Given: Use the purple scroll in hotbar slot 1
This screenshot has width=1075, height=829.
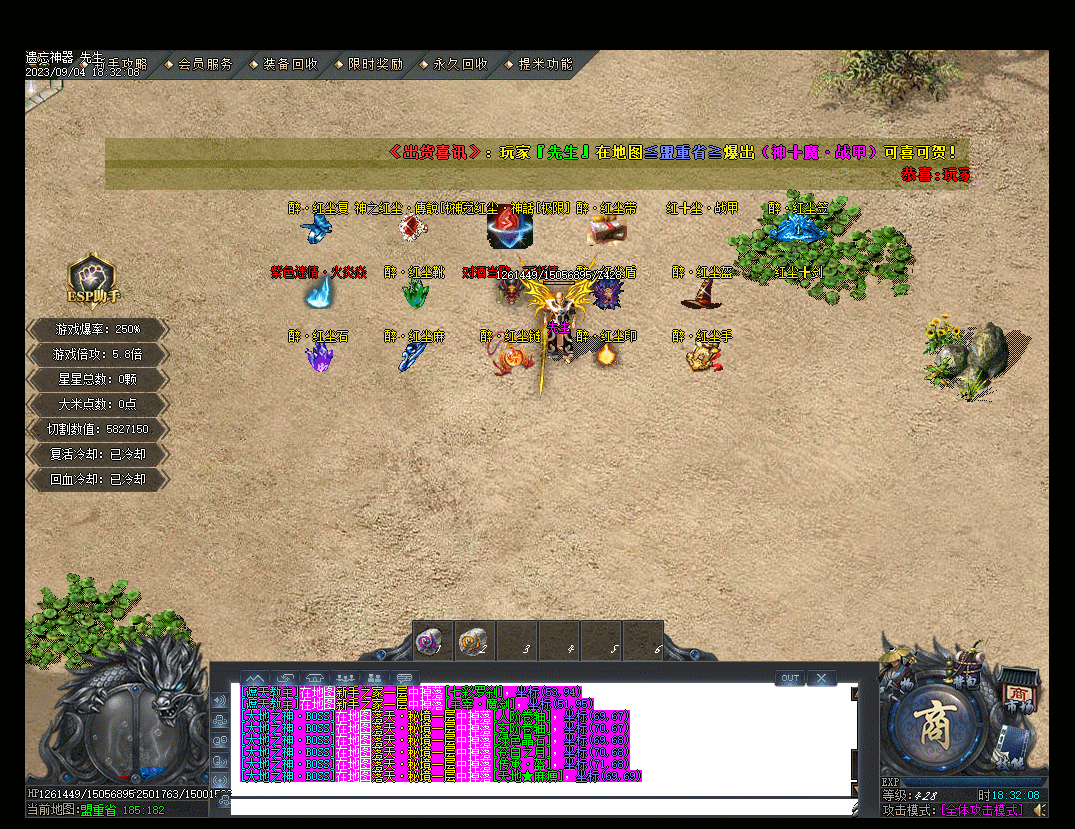Looking at the screenshot, I should pos(431,640).
